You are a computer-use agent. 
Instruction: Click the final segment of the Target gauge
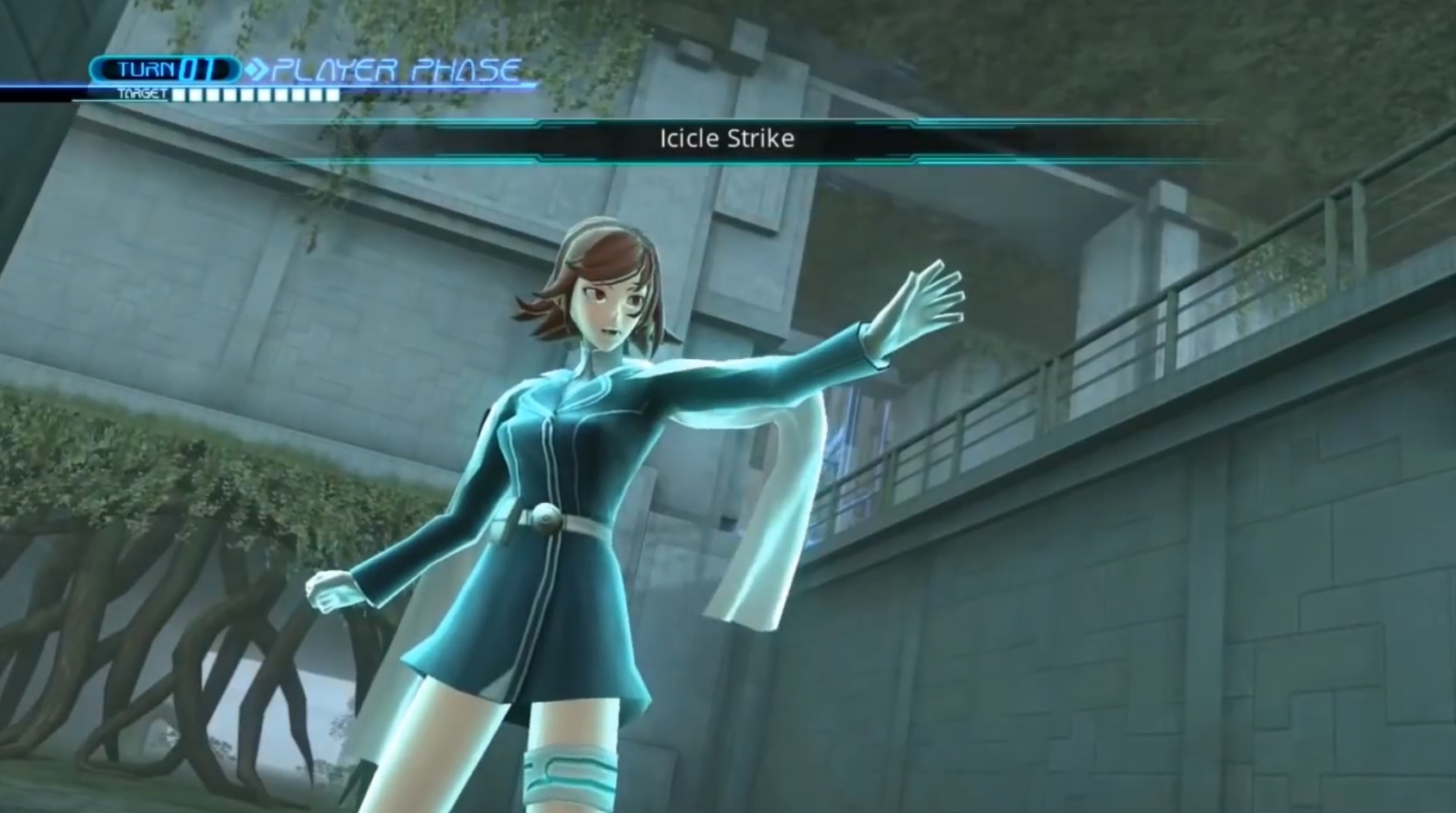(x=332, y=95)
